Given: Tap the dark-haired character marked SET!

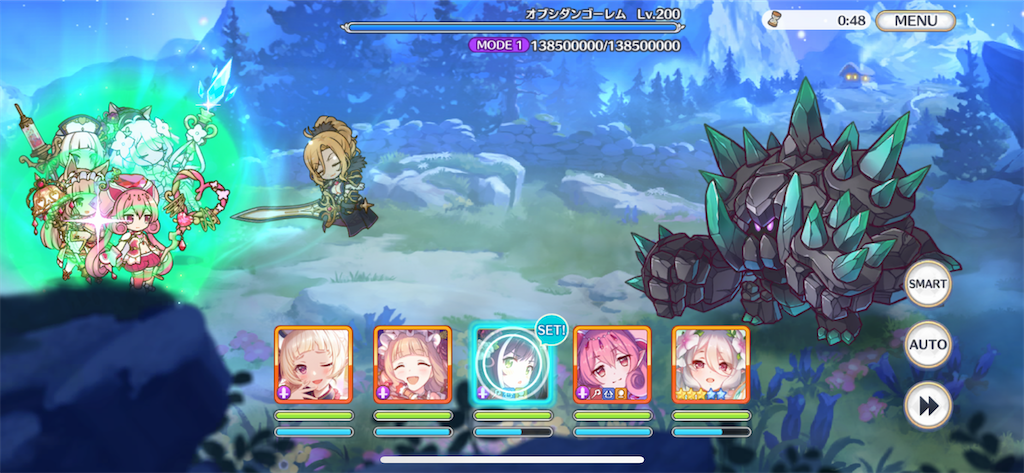Looking at the screenshot, I should [x=512, y=364].
